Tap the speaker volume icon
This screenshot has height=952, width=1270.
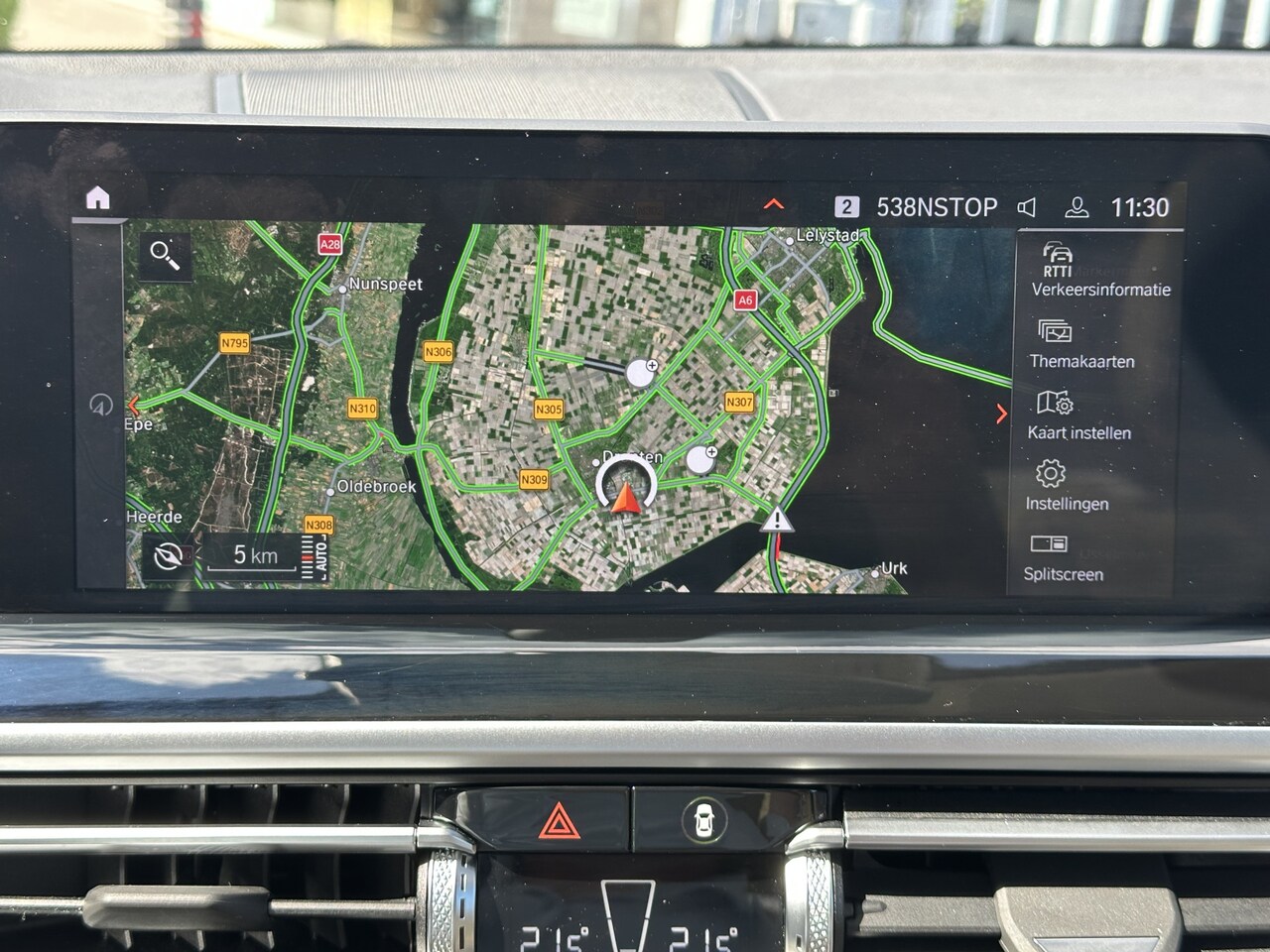(1027, 207)
